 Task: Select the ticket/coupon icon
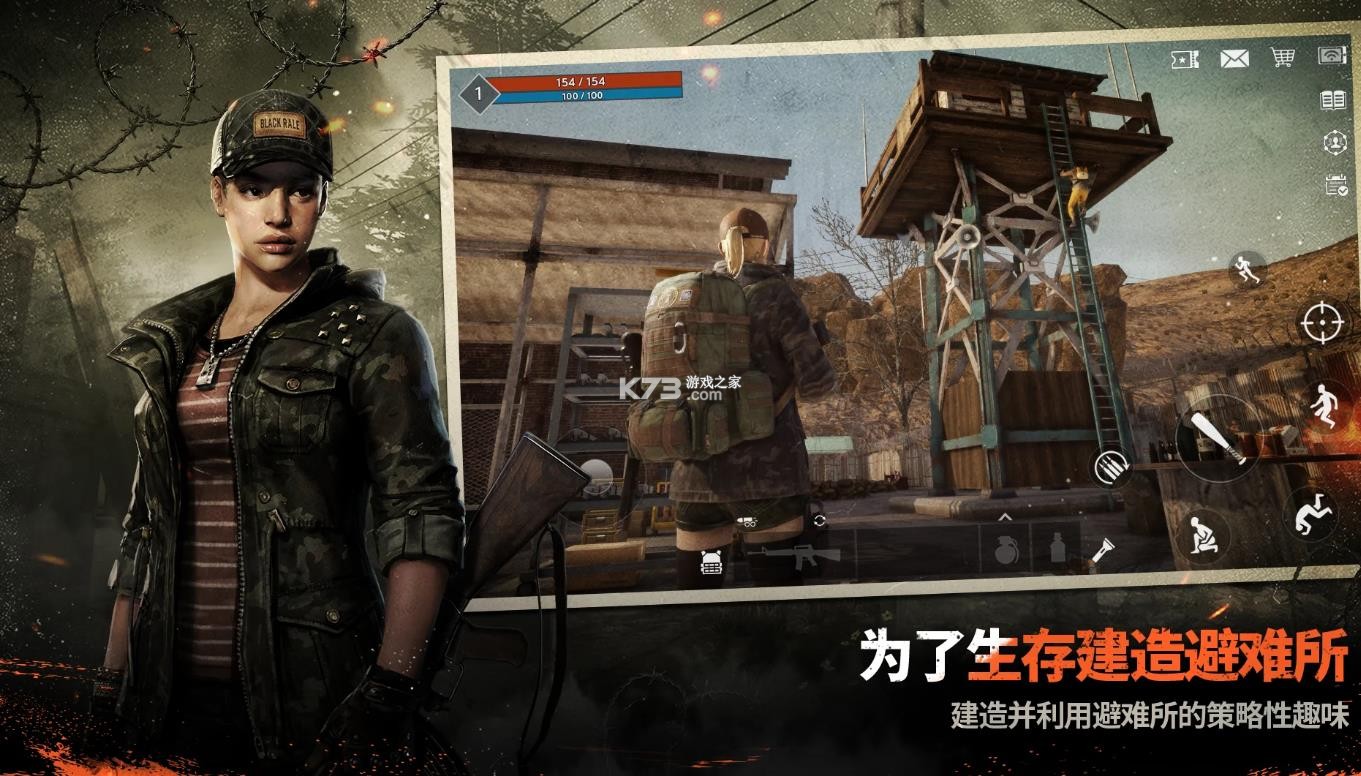point(1184,59)
